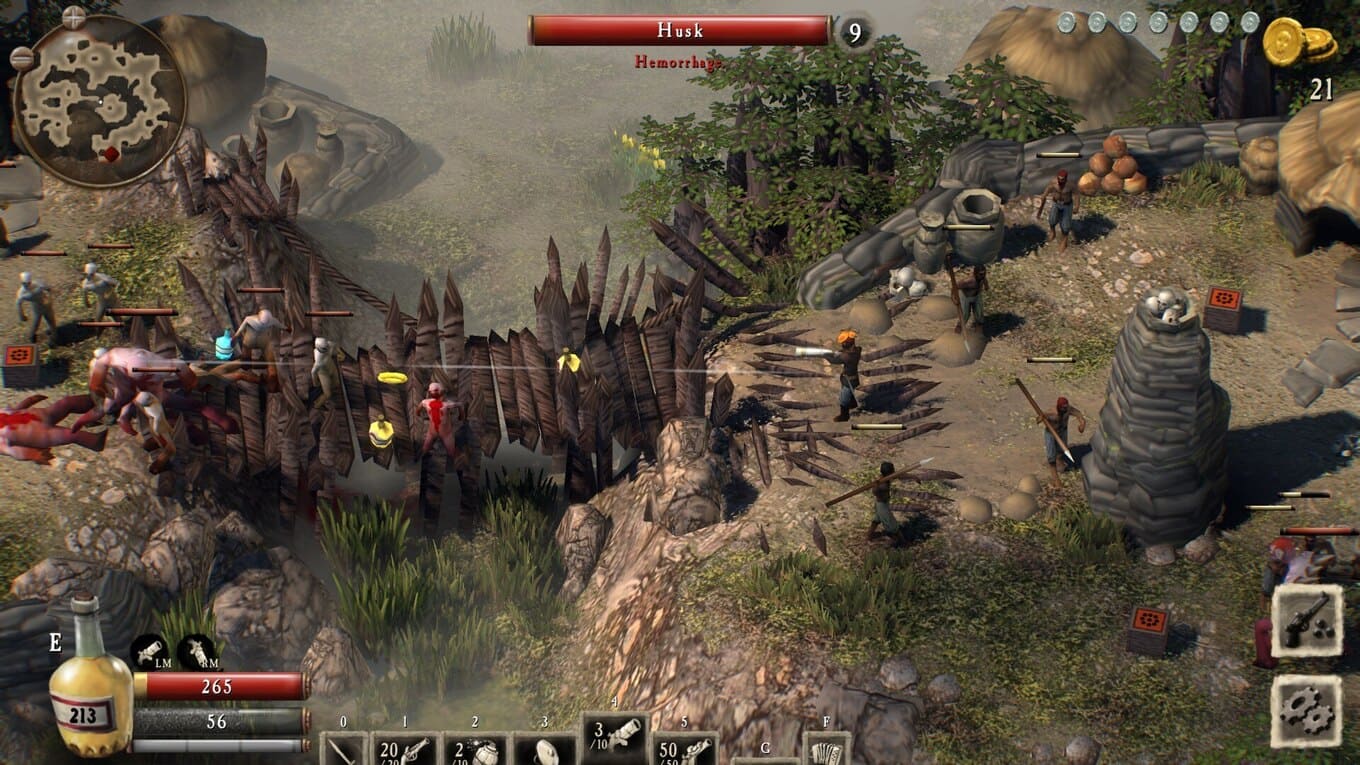Equip the pistol with 20 ammo
Image resolution: width=1360 pixels, height=765 pixels.
[404, 748]
